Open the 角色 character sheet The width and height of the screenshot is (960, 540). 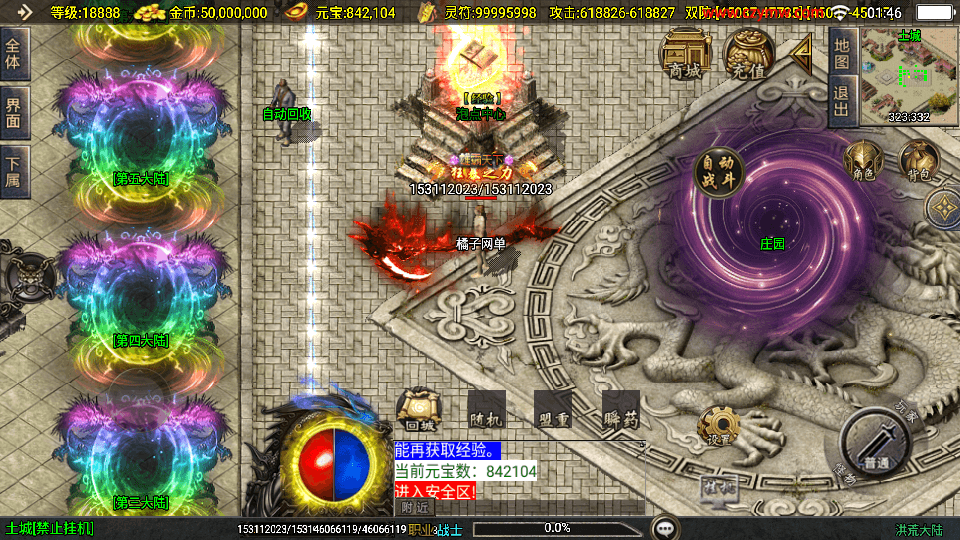[862, 162]
